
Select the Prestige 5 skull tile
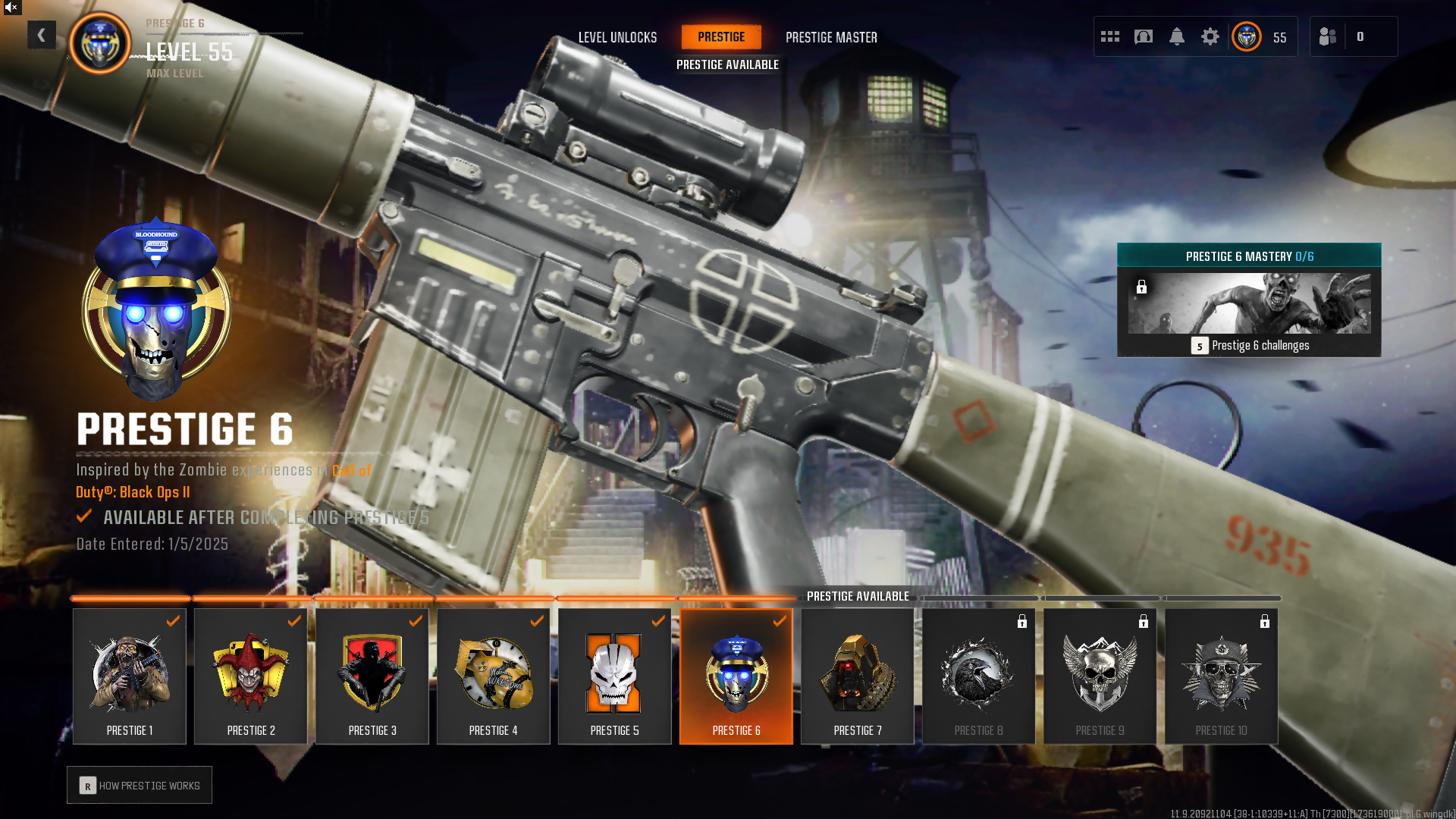[x=615, y=676]
